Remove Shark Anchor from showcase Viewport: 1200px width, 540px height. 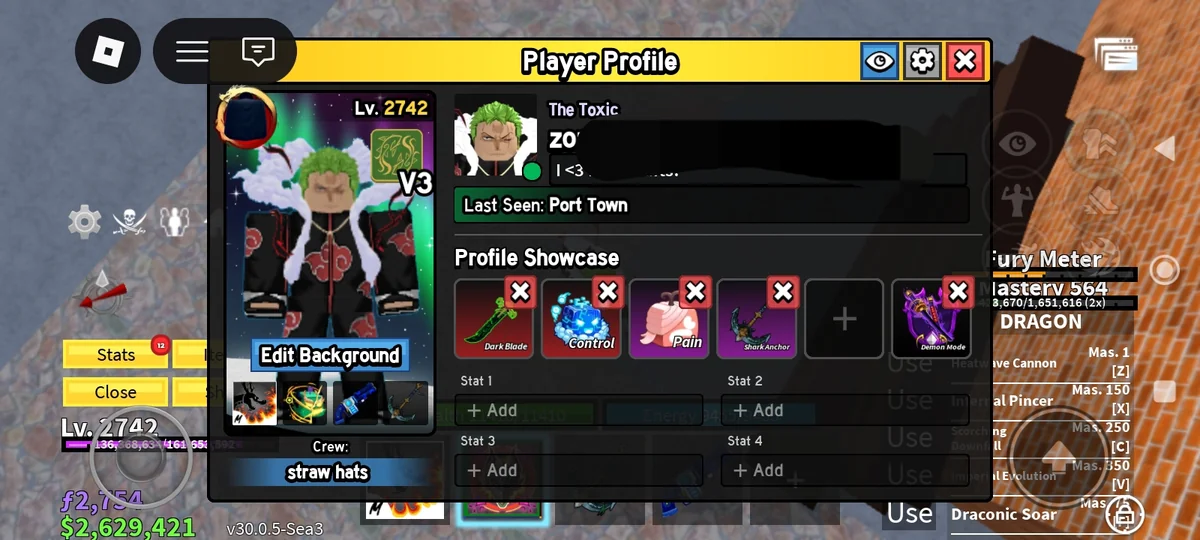coord(783,292)
